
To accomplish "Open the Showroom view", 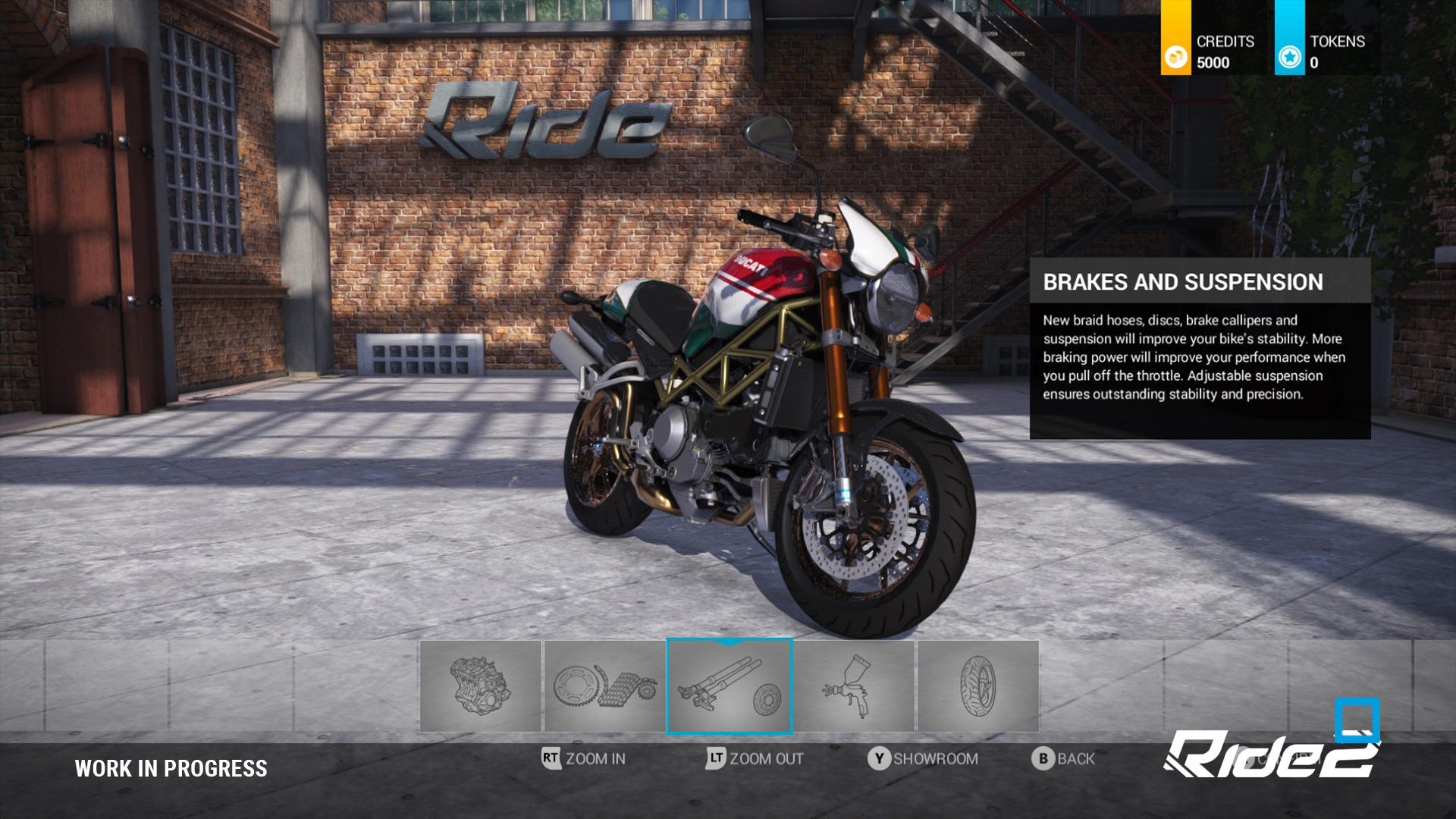I will pyautogui.click(x=923, y=758).
